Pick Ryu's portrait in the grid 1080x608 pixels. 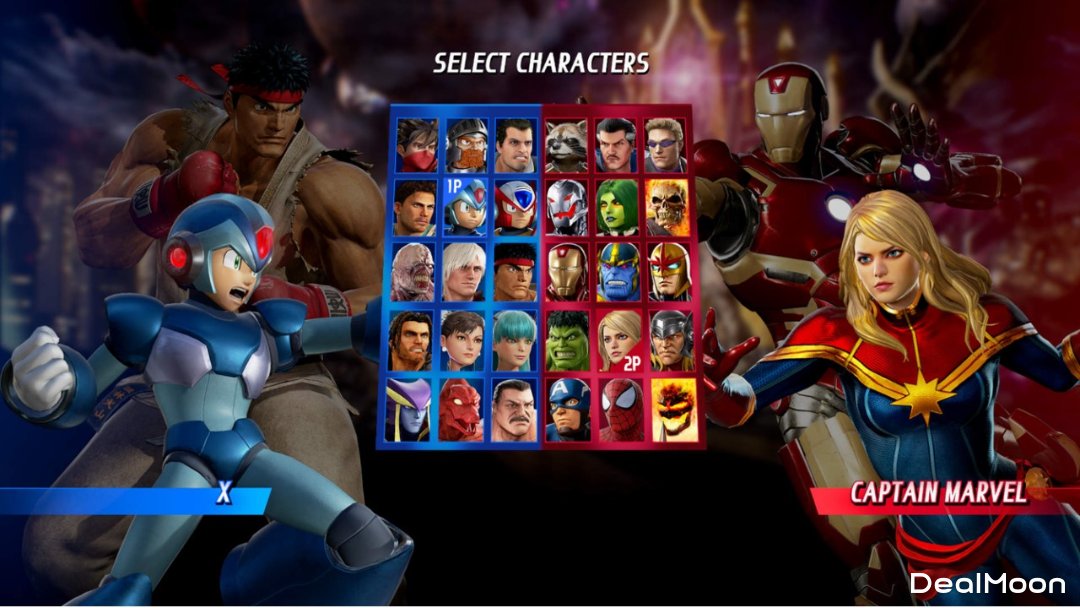[516, 272]
